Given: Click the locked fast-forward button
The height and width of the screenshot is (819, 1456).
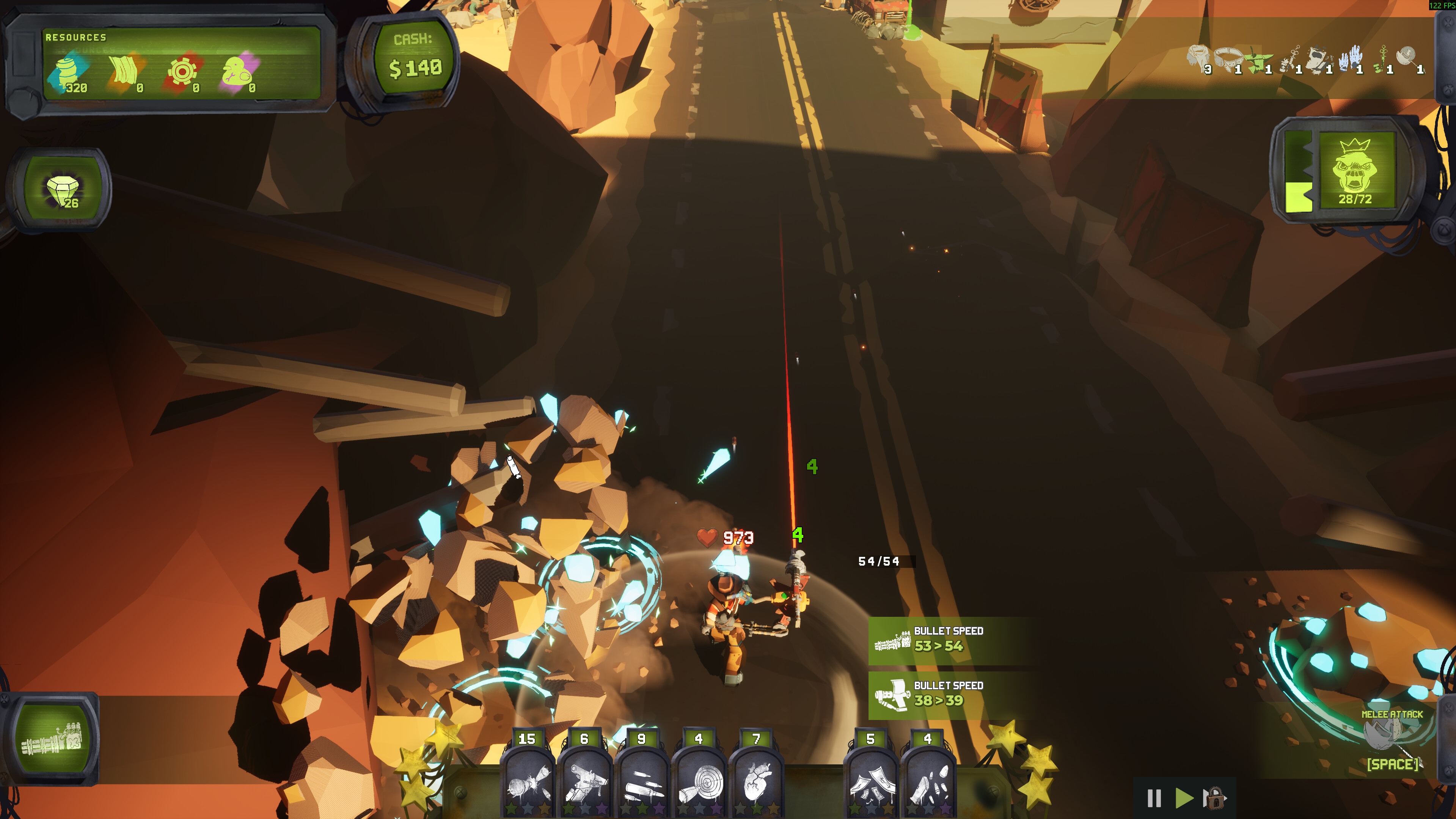Looking at the screenshot, I should click(x=1214, y=798).
